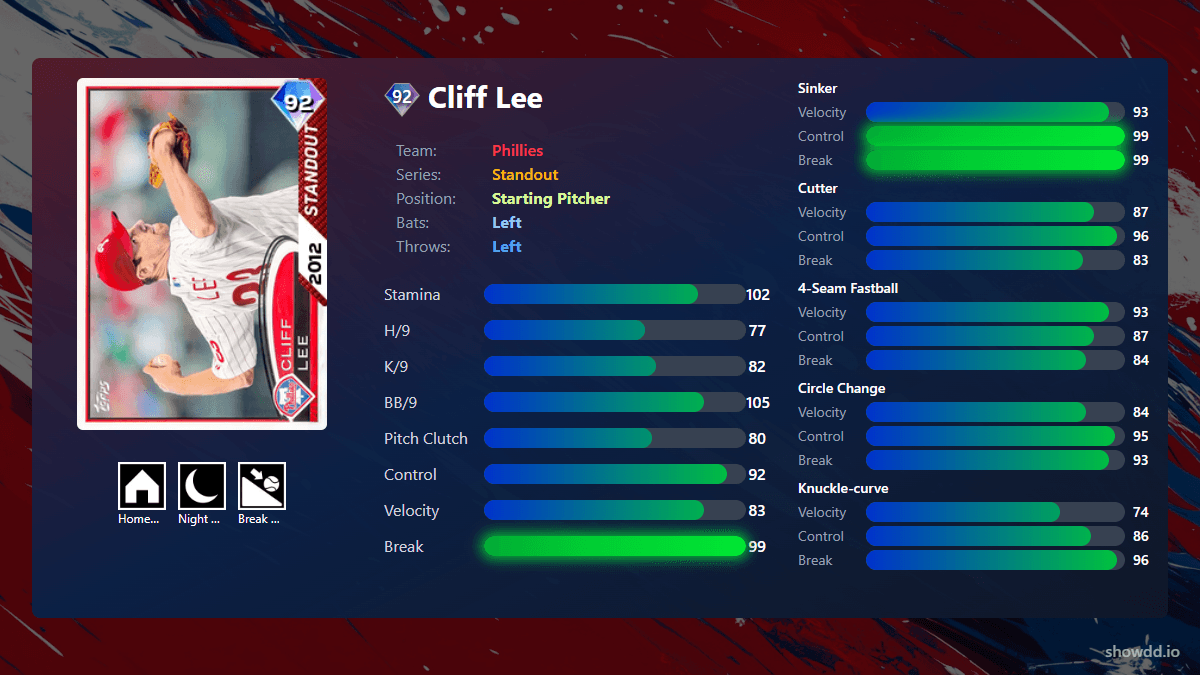Click the showdd.io watermark link
The width and height of the screenshot is (1200, 675).
tap(1142, 651)
